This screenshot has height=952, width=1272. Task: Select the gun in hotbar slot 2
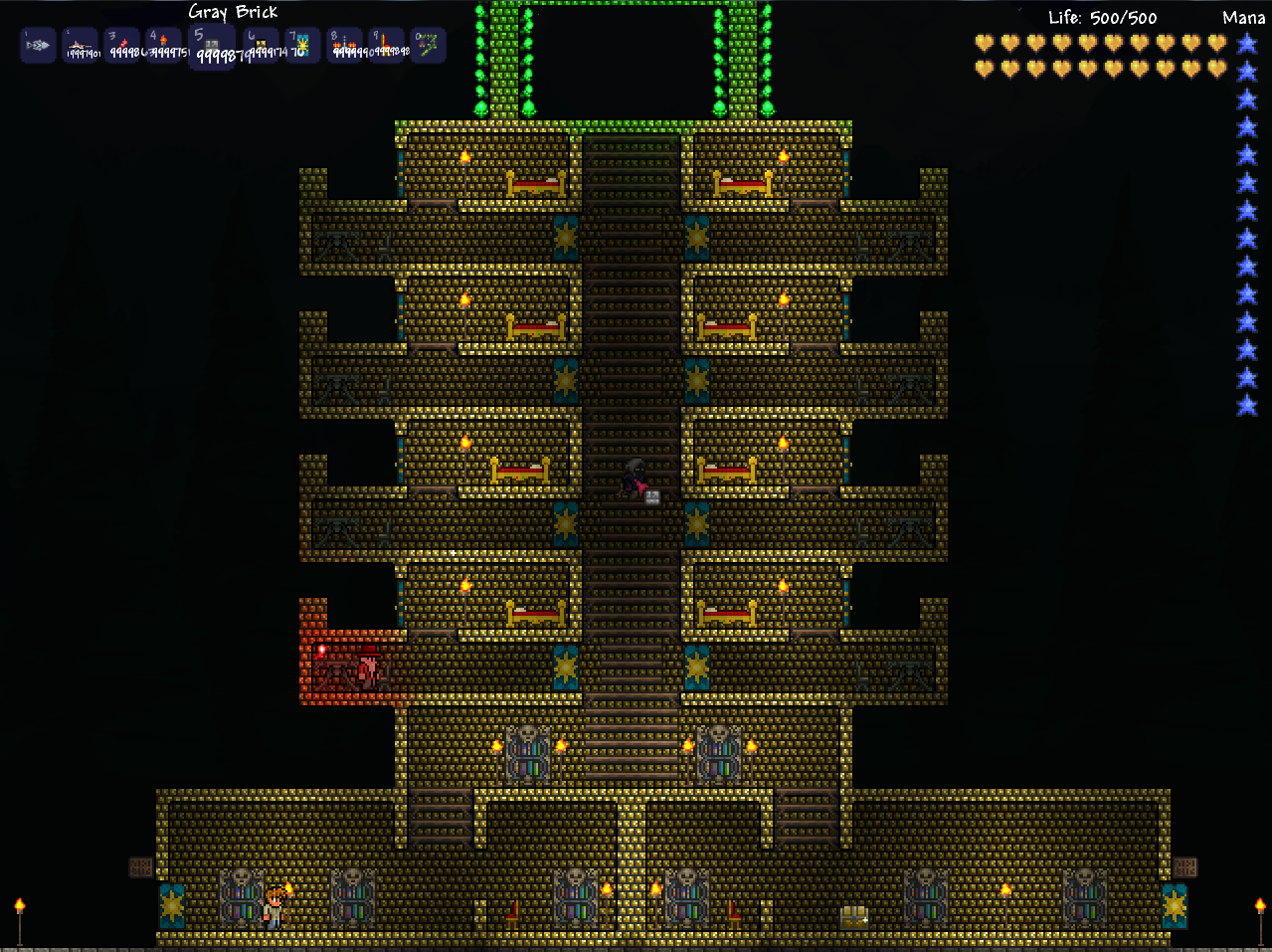(x=81, y=46)
